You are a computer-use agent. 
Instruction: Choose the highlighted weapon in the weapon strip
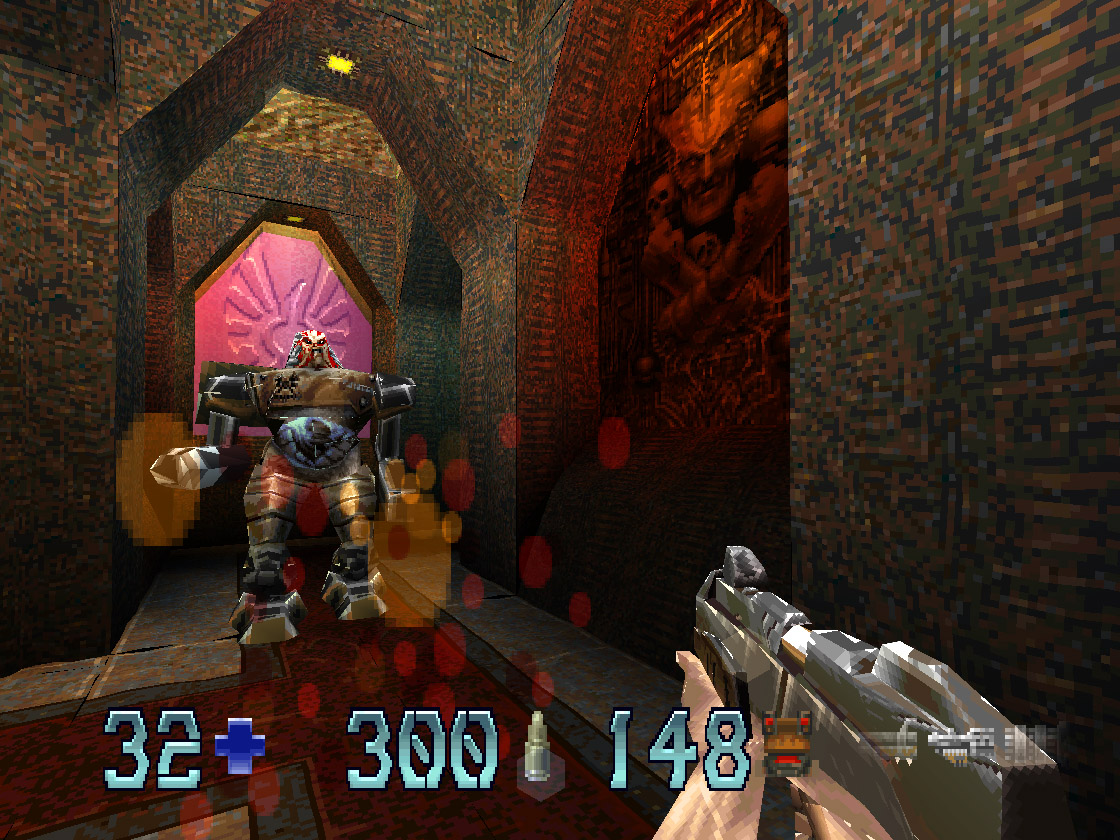tap(961, 745)
